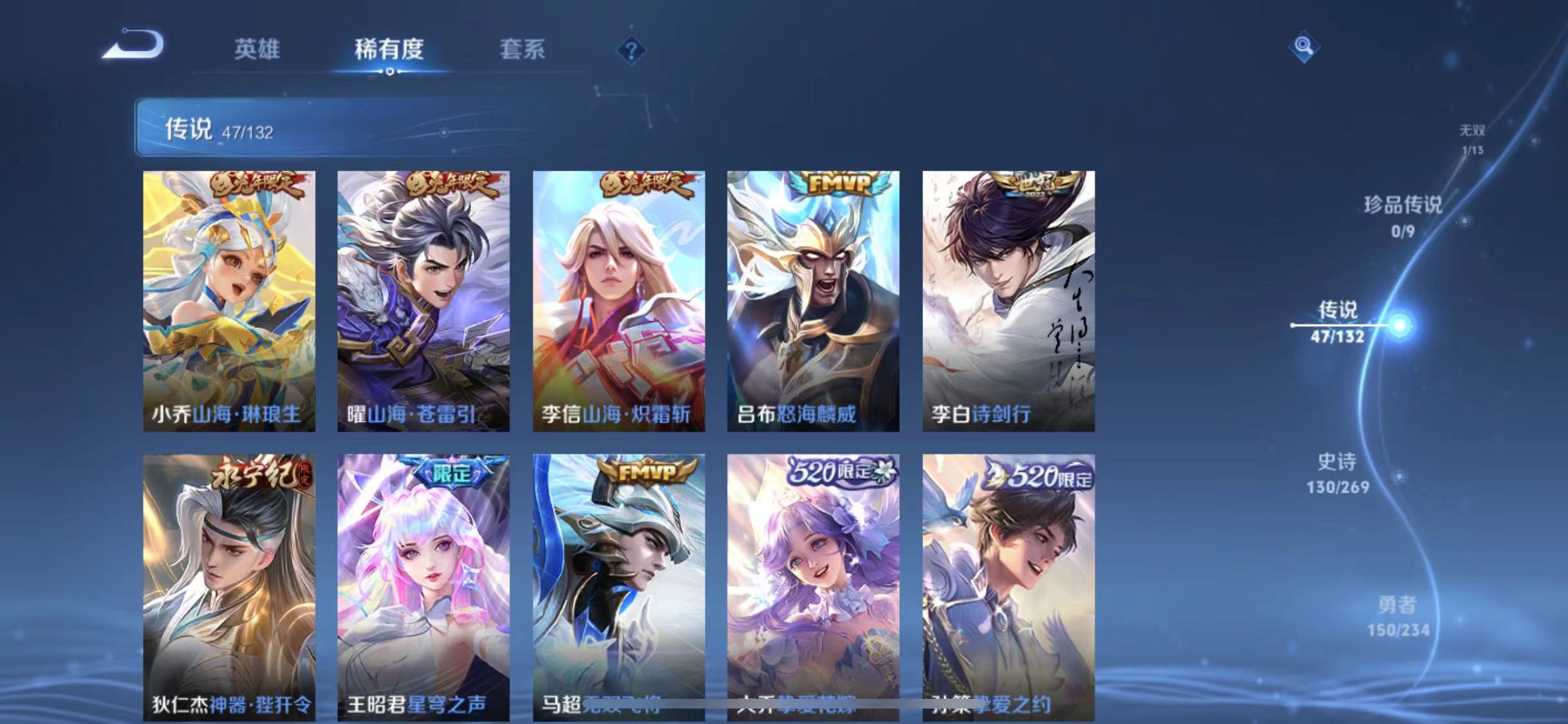Click the 世冠2022 badge on 李白's skin card
The image size is (1568, 724).
pos(1033,185)
